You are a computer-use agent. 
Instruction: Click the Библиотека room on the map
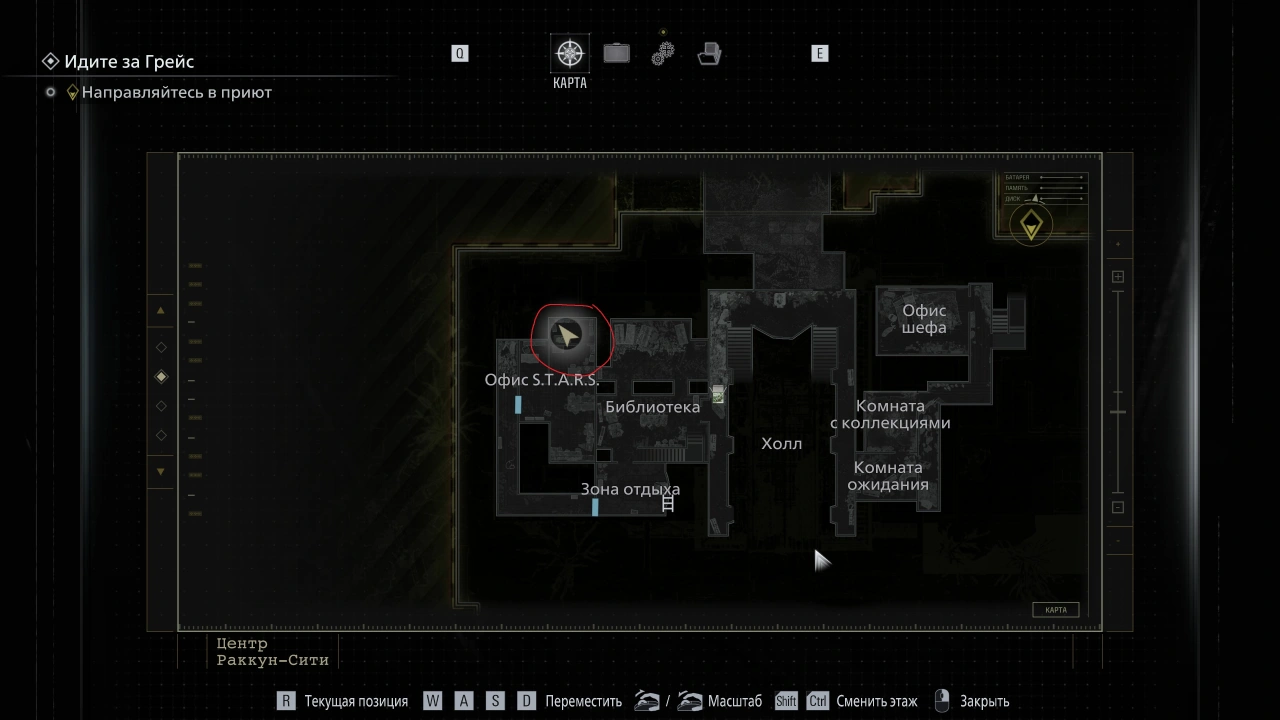point(652,407)
